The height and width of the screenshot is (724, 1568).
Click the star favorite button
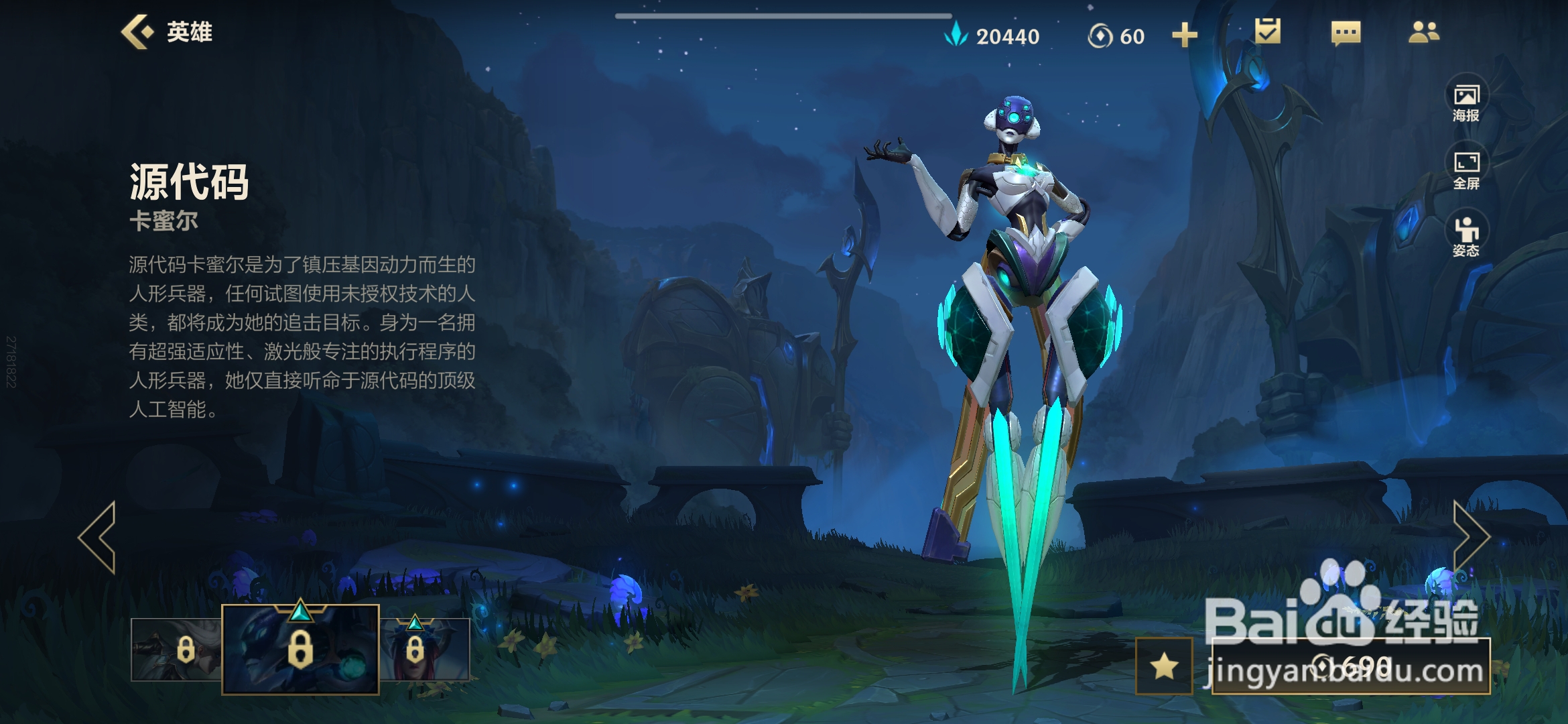point(1165,666)
